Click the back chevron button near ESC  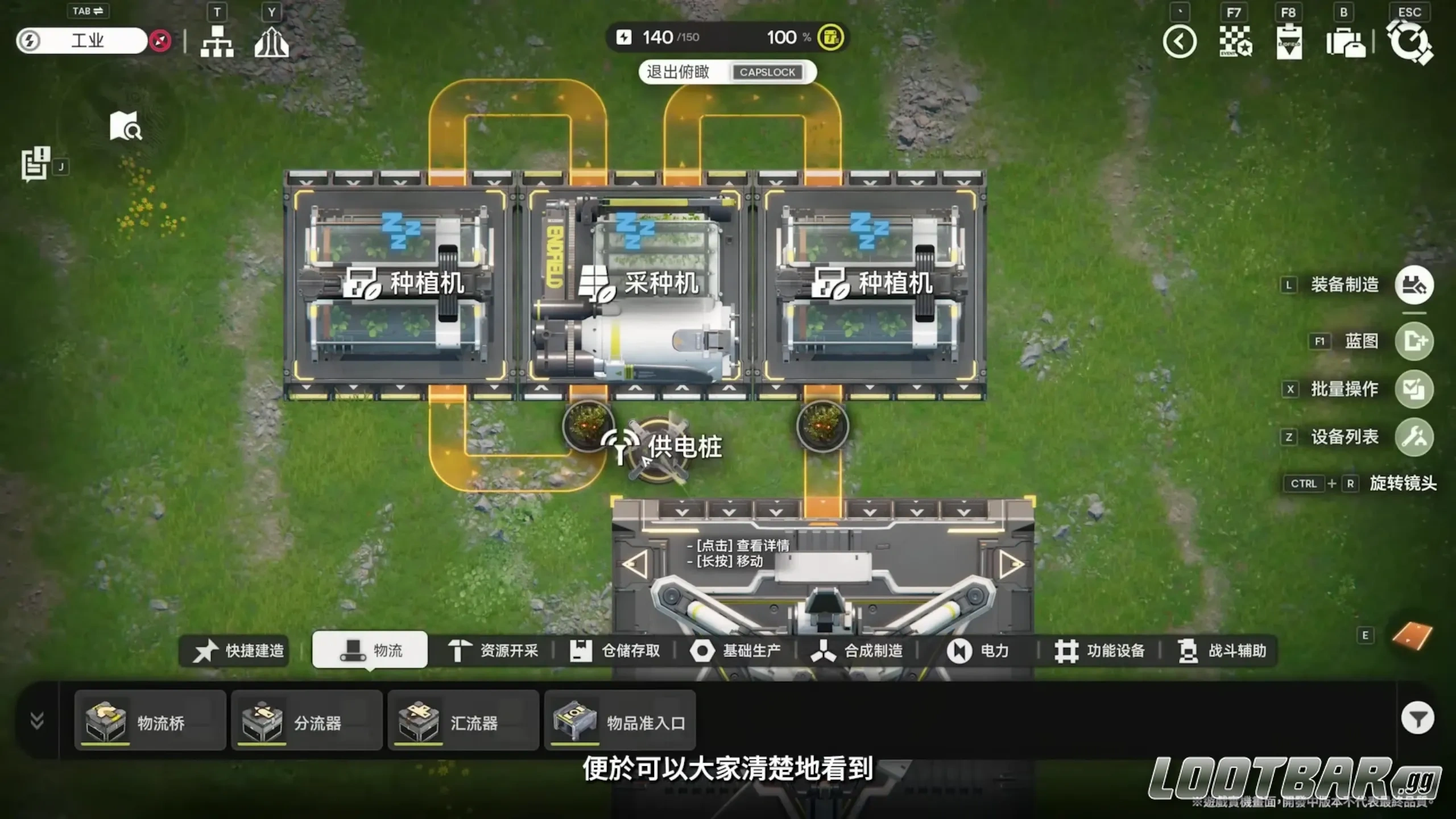pos(1180,42)
